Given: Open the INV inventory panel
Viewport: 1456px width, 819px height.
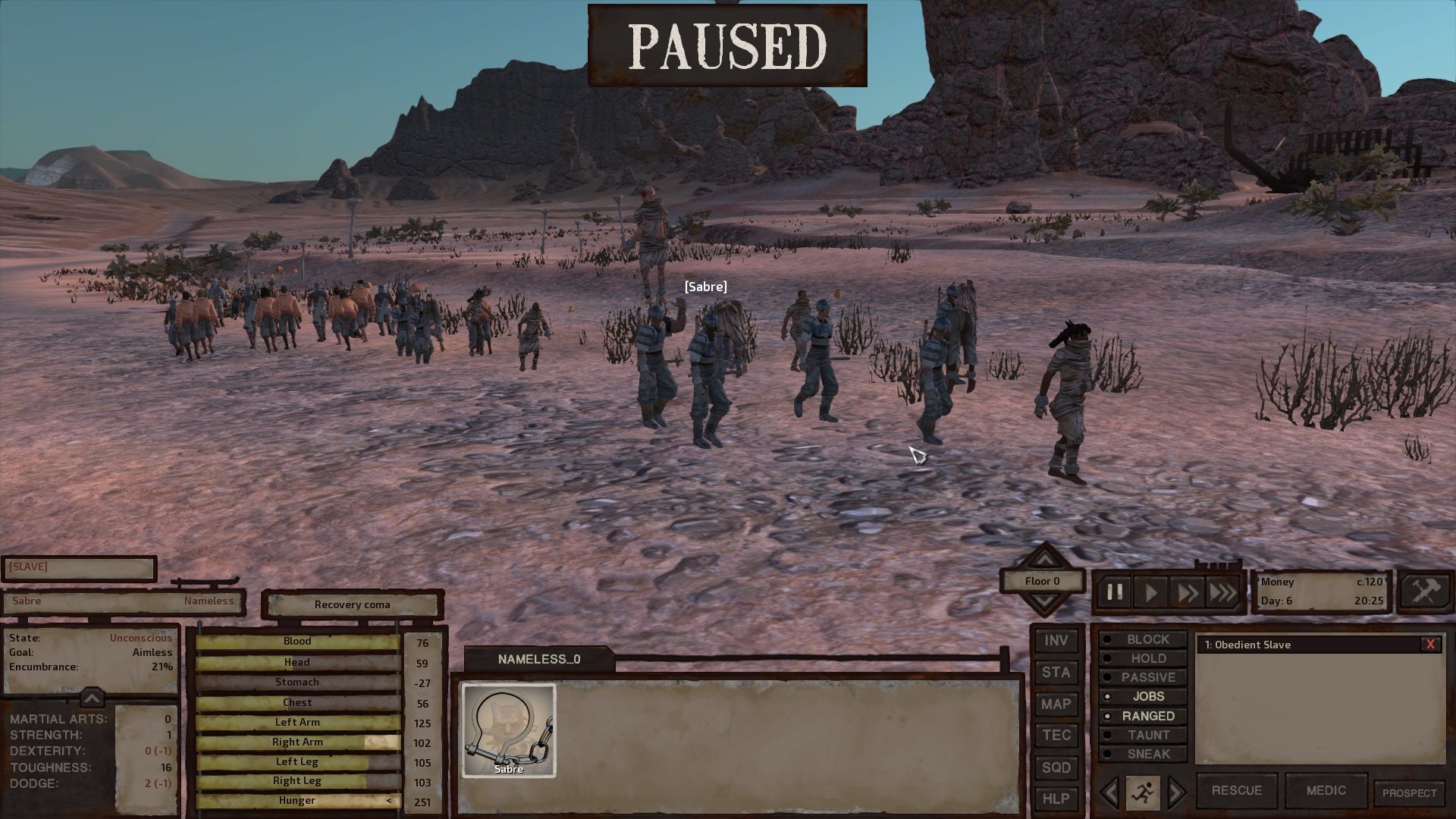Looking at the screenshot, I should (1056, 640).
